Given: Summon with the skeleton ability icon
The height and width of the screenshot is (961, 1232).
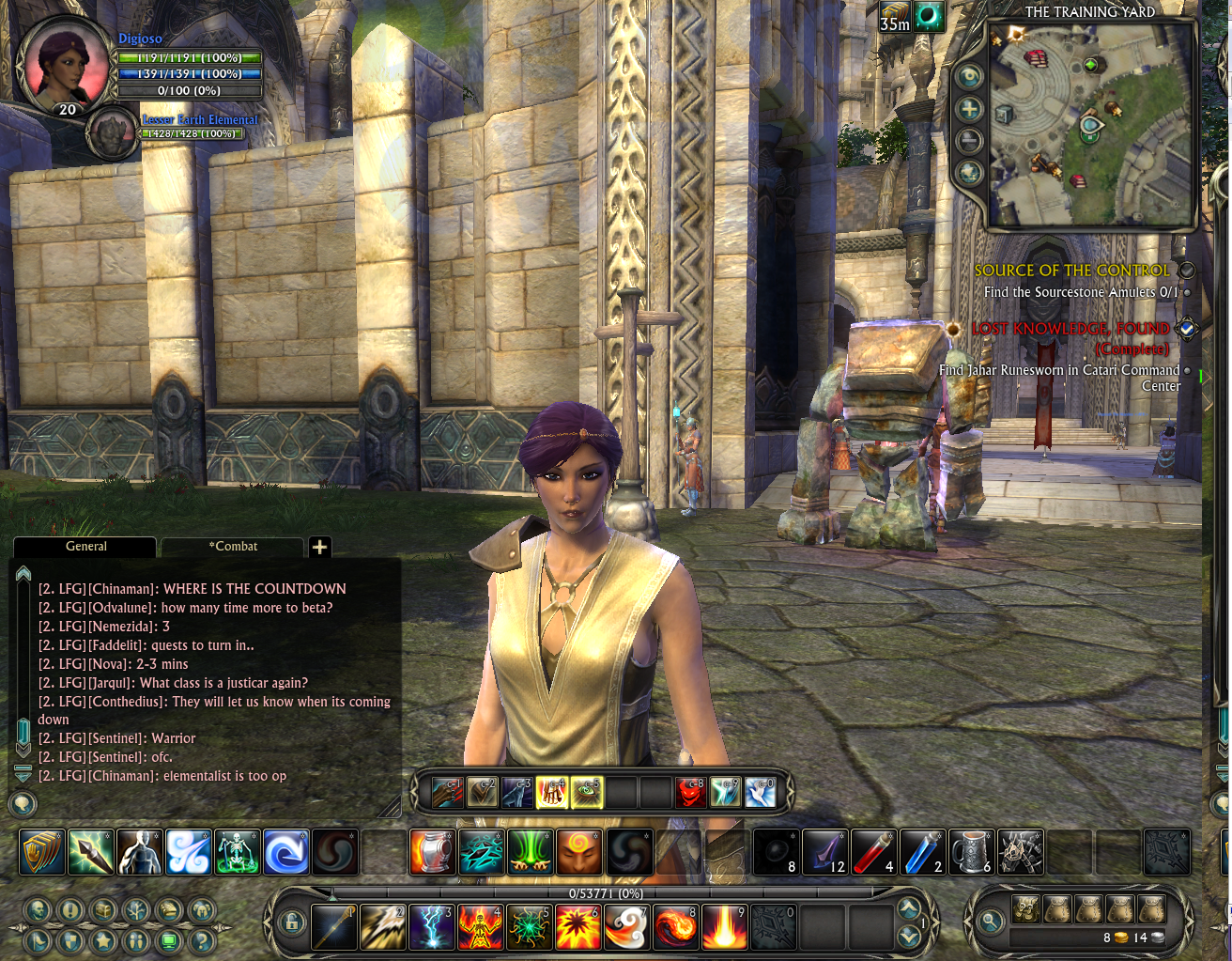Looking at the screenshot, I should point(237,852).
